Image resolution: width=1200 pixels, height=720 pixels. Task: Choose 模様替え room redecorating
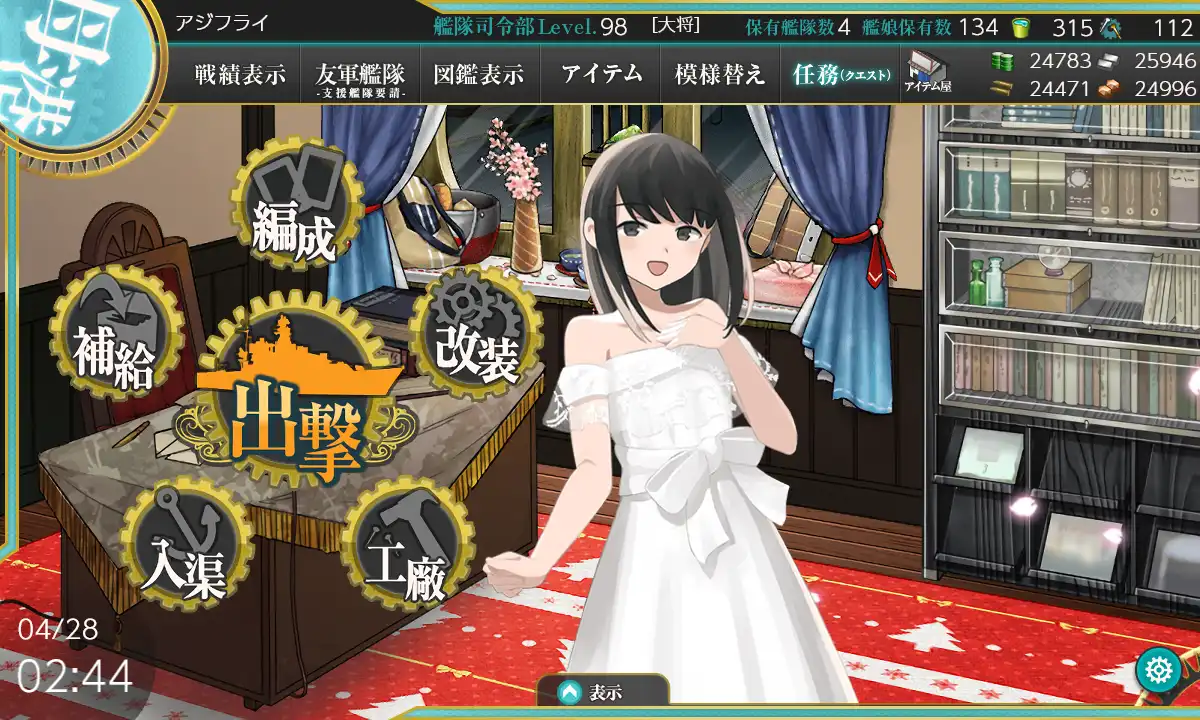point(720,74)
